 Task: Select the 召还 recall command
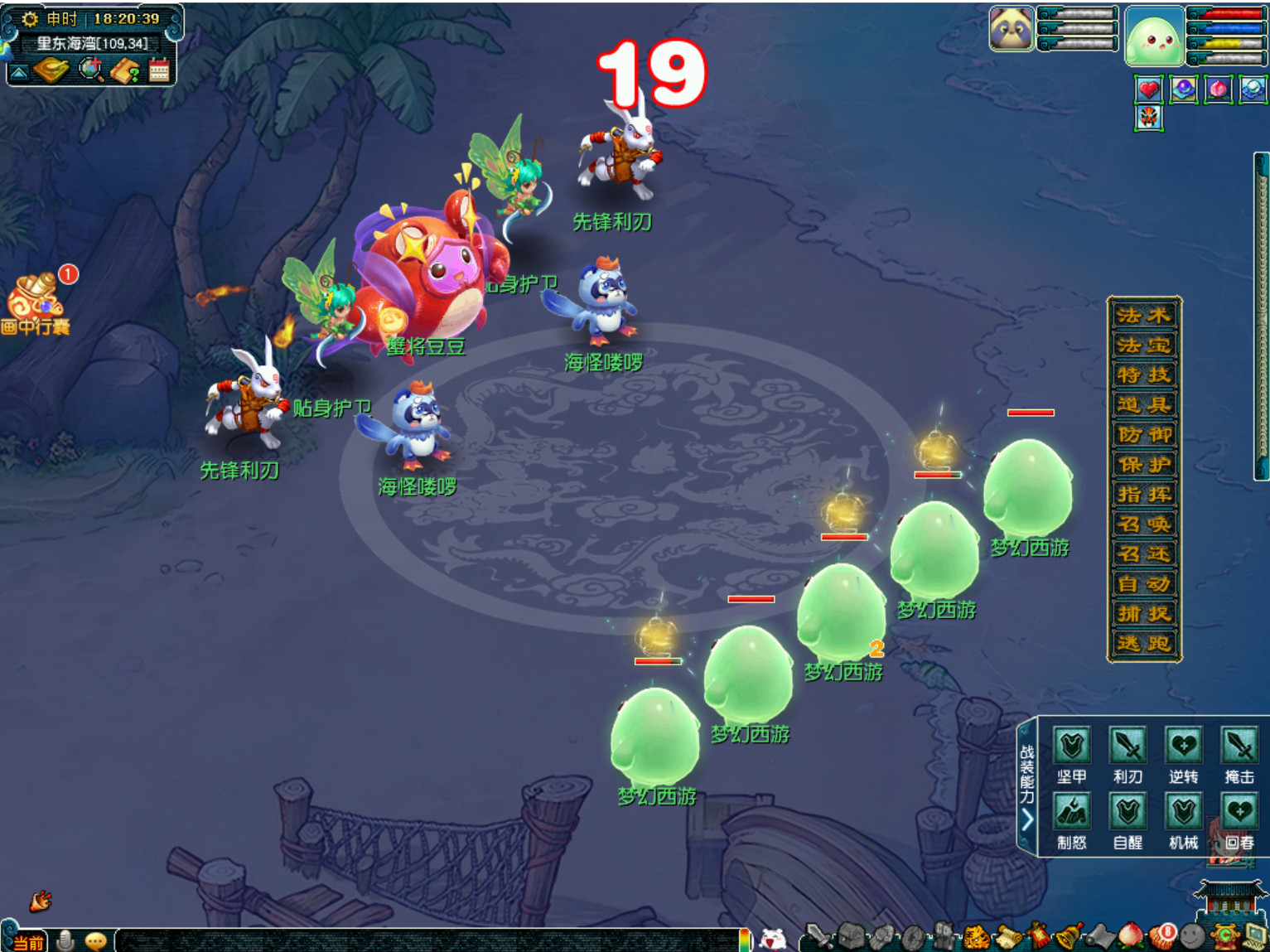point(1144,553)
